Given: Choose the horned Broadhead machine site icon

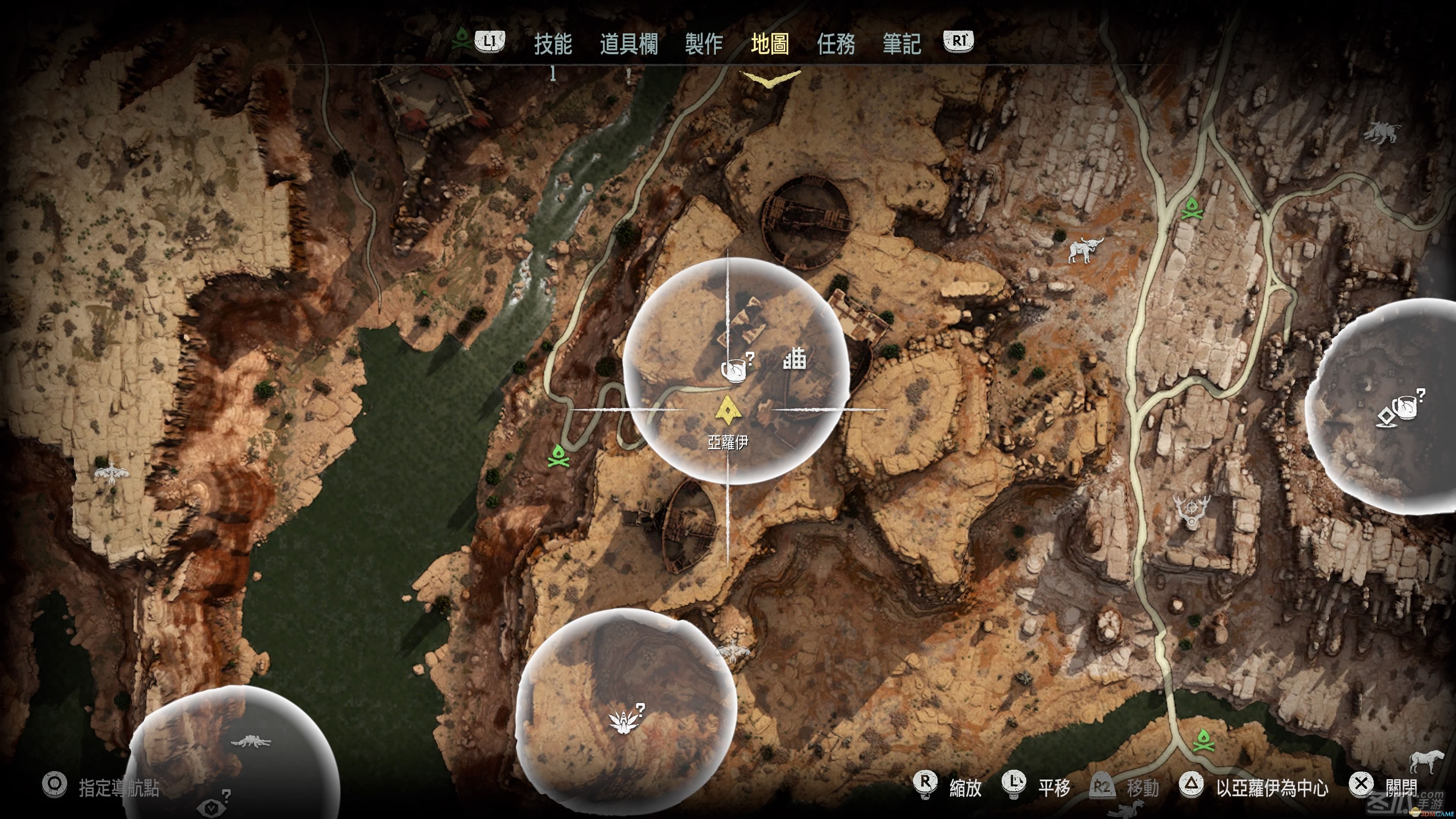Looking at the screenshot, I should (x=1085, y=249).
